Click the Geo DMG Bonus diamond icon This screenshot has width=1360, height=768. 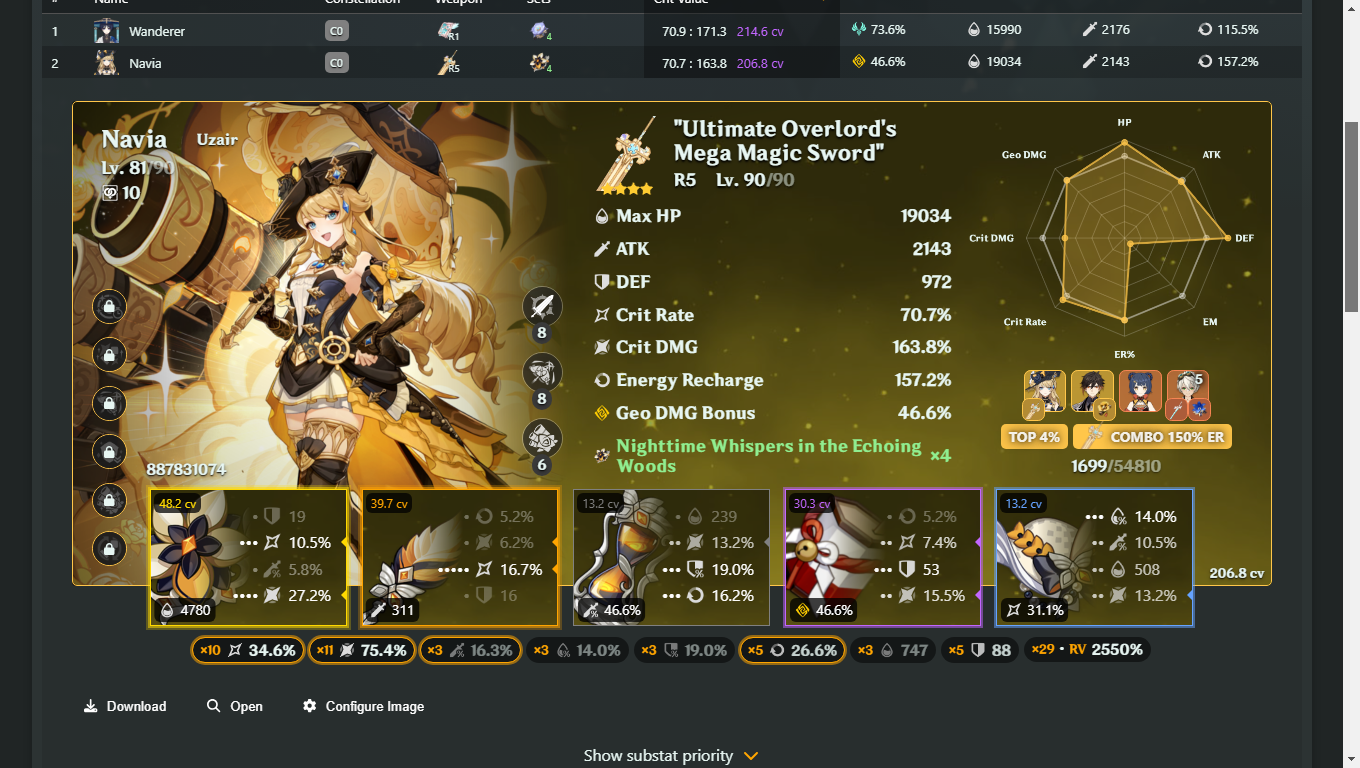pyautogui.click(x=602, y=411)
